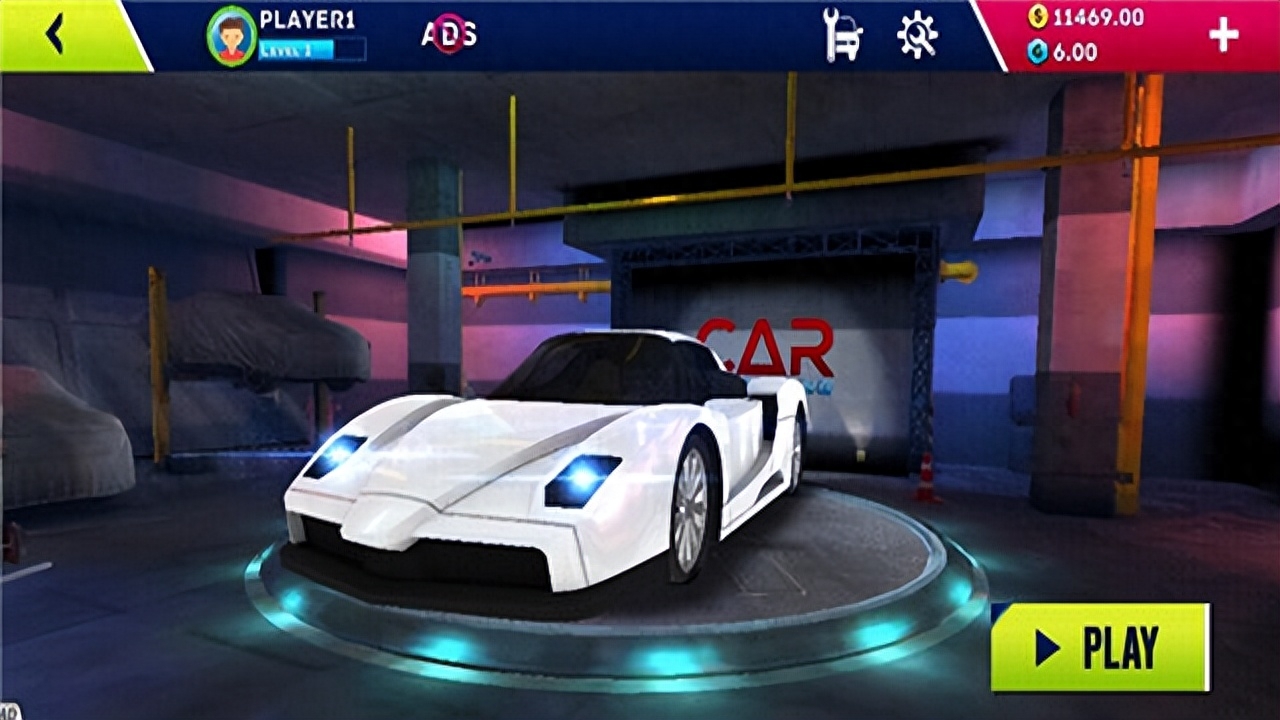
Task: Start the game with the PLAY button
Action: click(x=1100, y=647)
